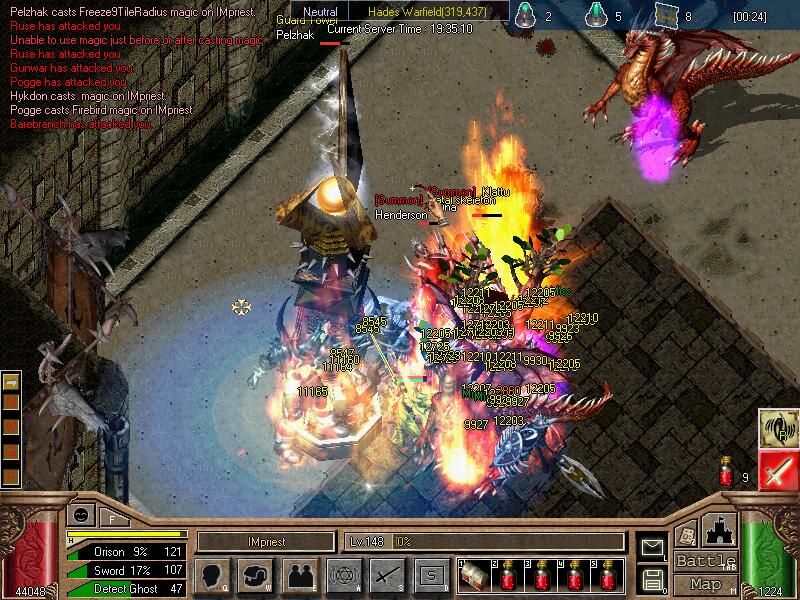Image resolution: width=800 pixels, height=600 pixels.
Task: Open the hexagram magic skills button
Action: coord(342,575)
